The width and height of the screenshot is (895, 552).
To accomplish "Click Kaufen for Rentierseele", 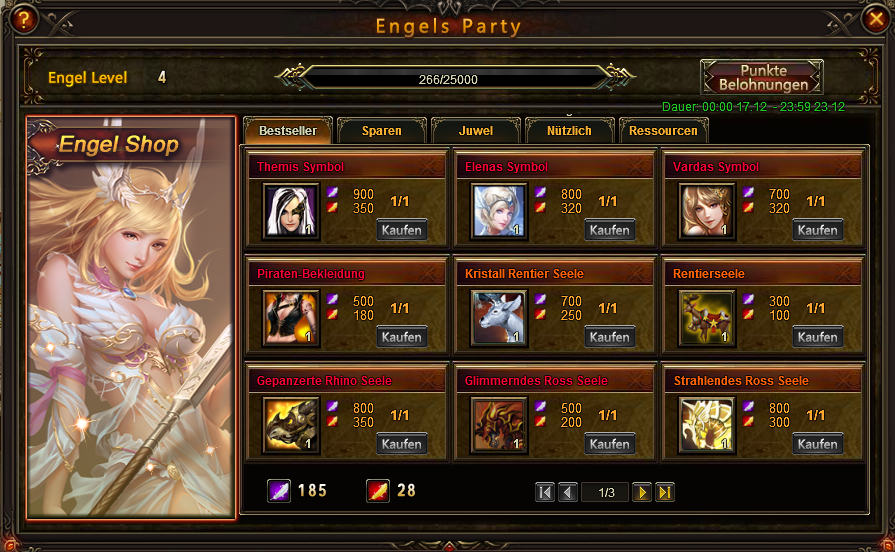I will [818, 337].
